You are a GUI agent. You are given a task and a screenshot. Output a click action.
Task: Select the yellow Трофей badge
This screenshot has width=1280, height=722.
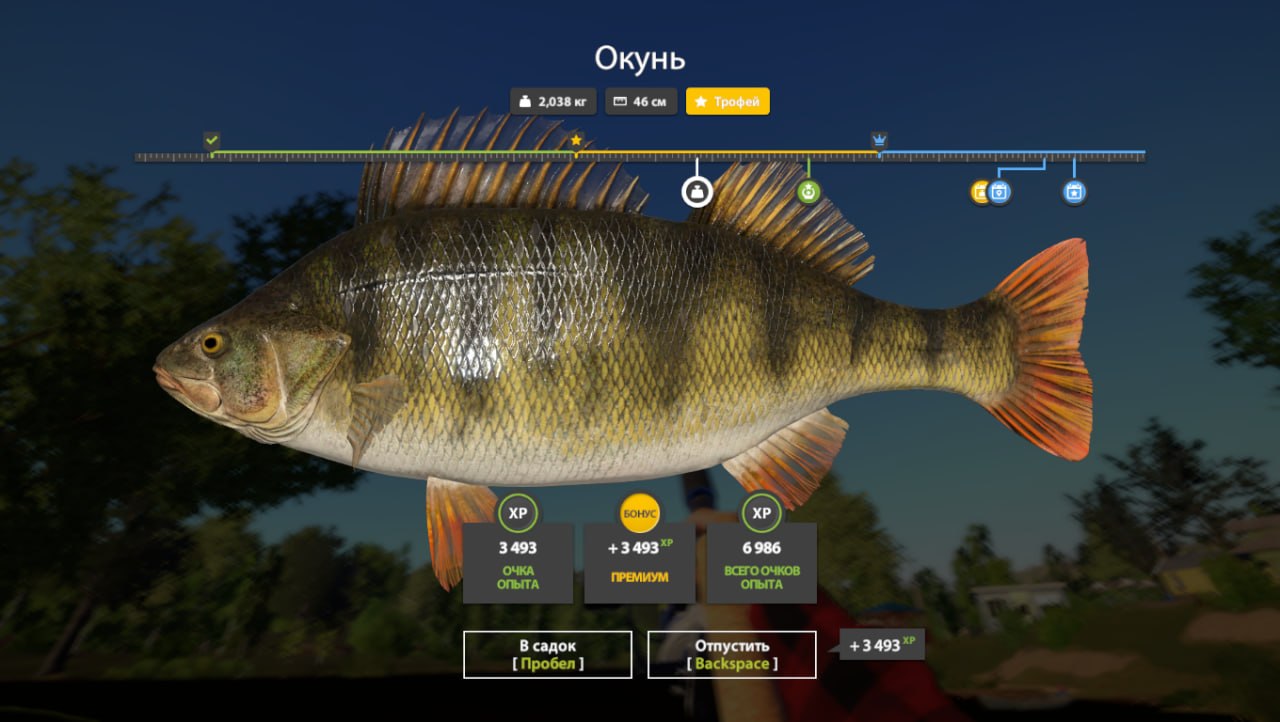[x=727, y=101]
